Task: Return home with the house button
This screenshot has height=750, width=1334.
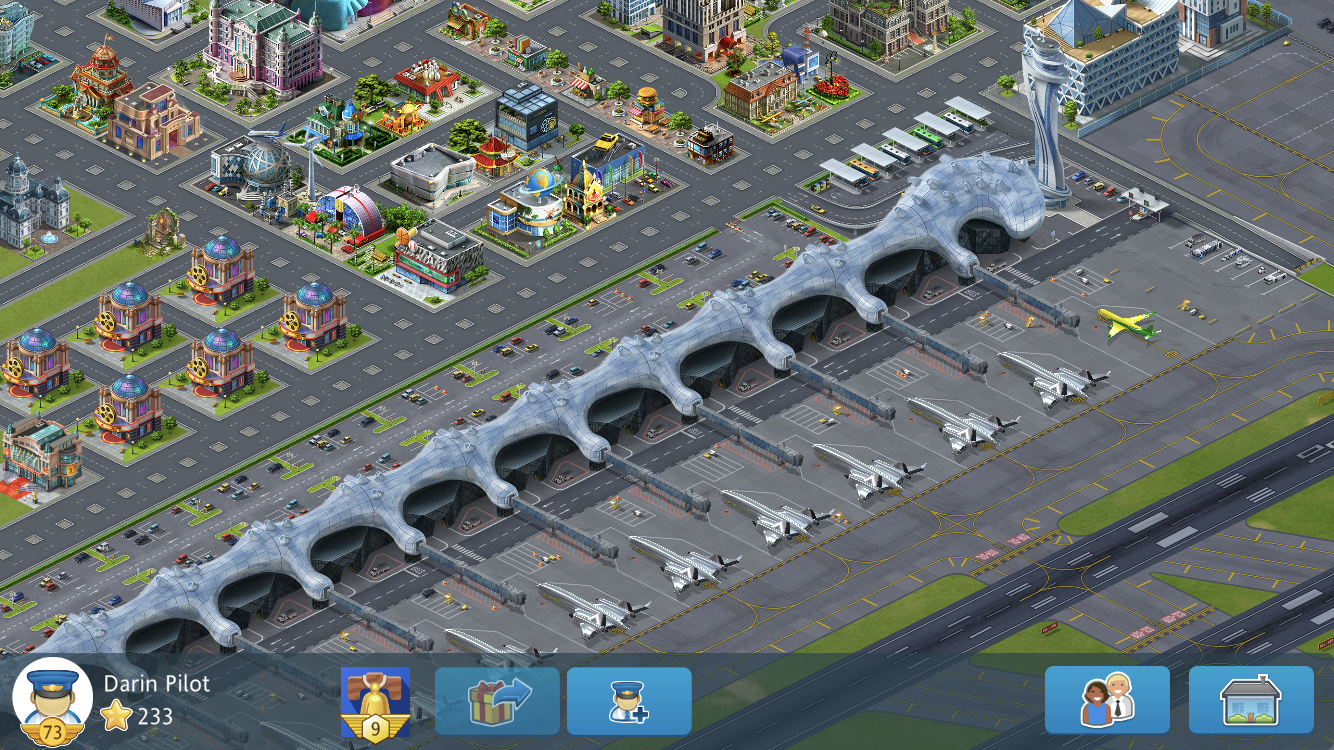Action: [1251, 700]
